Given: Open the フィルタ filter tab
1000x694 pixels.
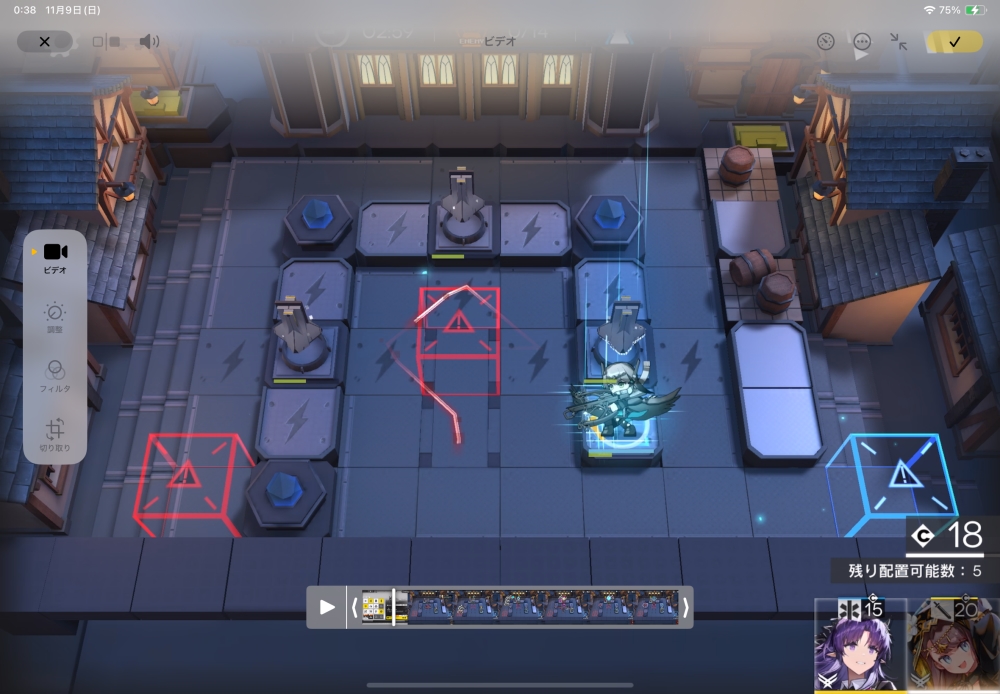Looking at the screenshot, I should pyautogui.click(x=55, y=376).
